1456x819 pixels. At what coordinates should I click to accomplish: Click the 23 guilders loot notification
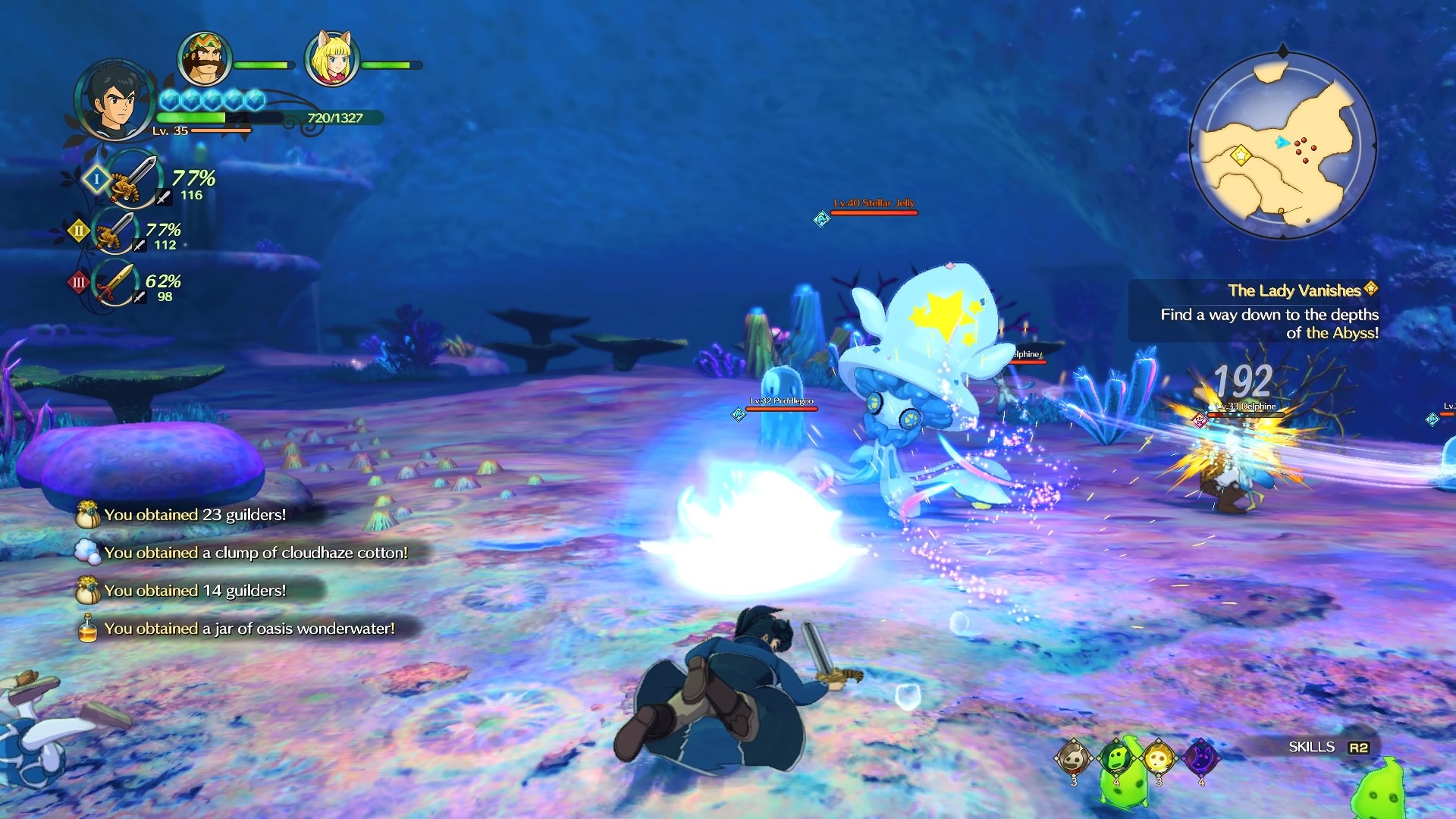tap(194, 515)
